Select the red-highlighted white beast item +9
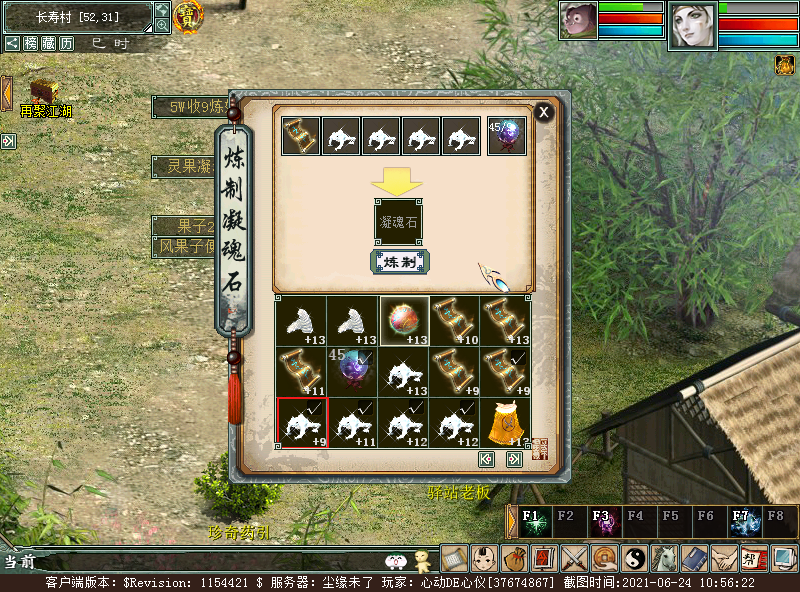800x592 pixels. click(x=302, y=423)
